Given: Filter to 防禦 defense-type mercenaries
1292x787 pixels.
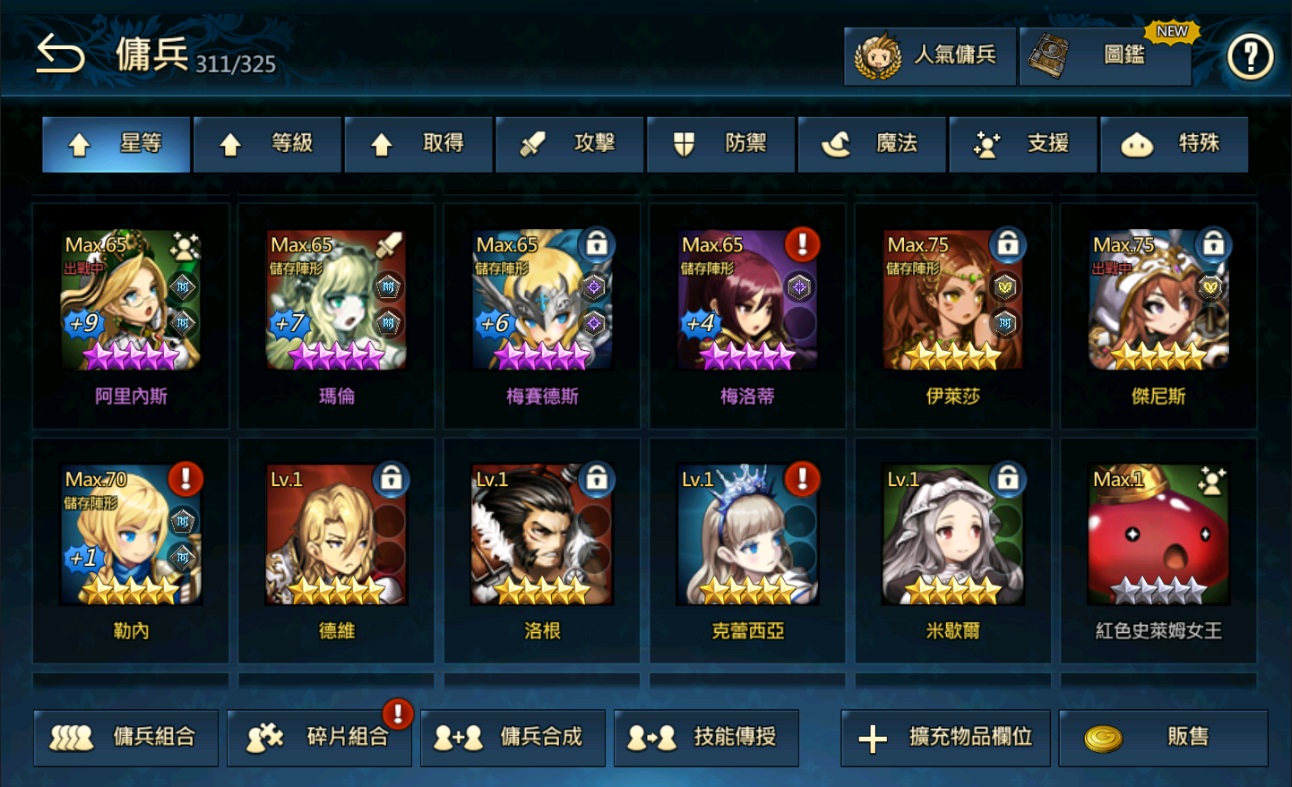Looking at the screenshot, I should pos(721,144).
